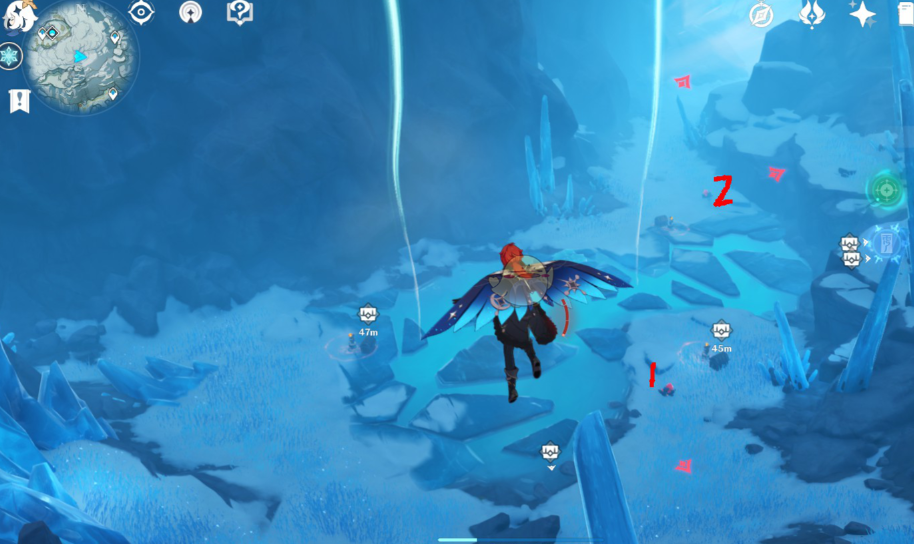Click the signal-wave icon beside the eye icon
Screen dimensions: 914x544
point(190,13)
